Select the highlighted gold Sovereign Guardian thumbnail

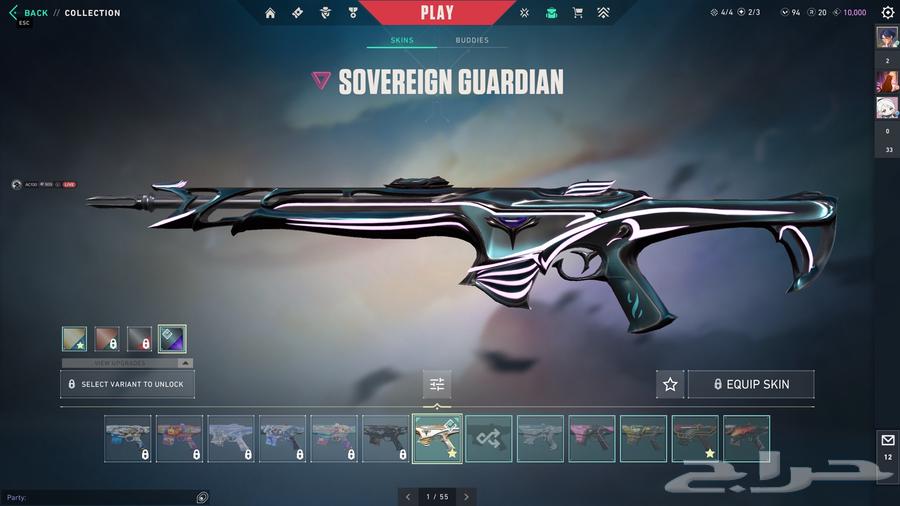tap(437, 439)
